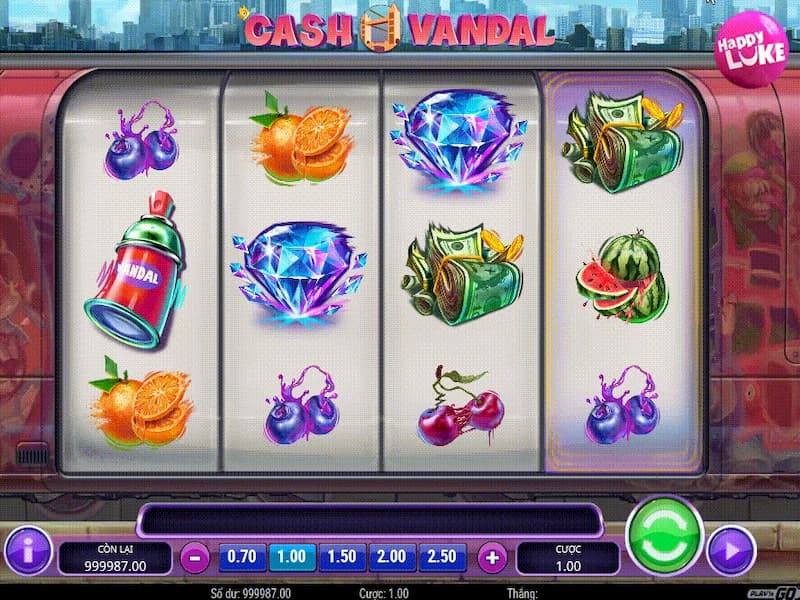
Task: Switch the bet to 2.50
Action: click(443, 556)
